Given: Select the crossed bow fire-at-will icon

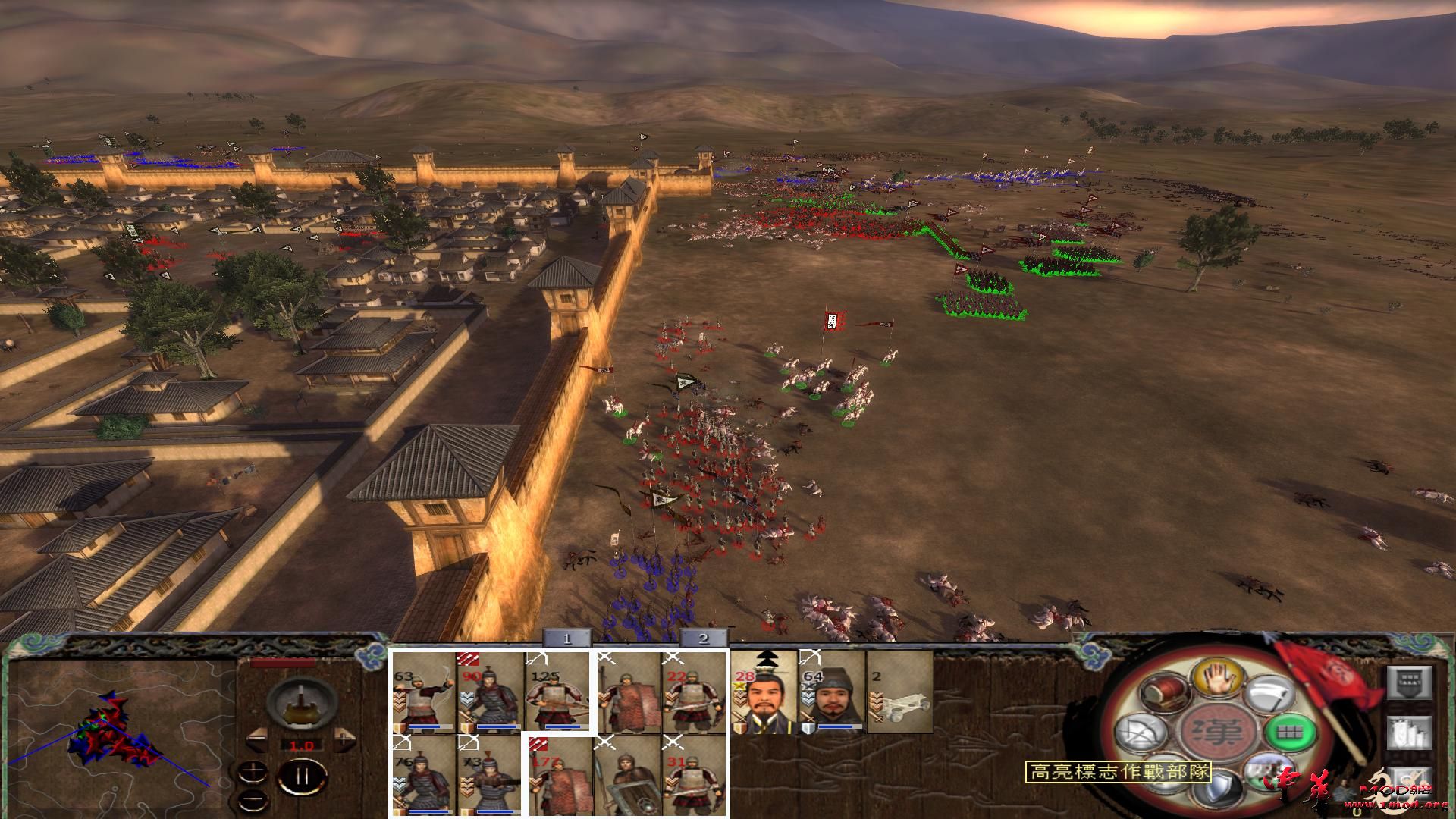Looking at the screenshot, I should pyautogui.click(x=1141, y=731).
